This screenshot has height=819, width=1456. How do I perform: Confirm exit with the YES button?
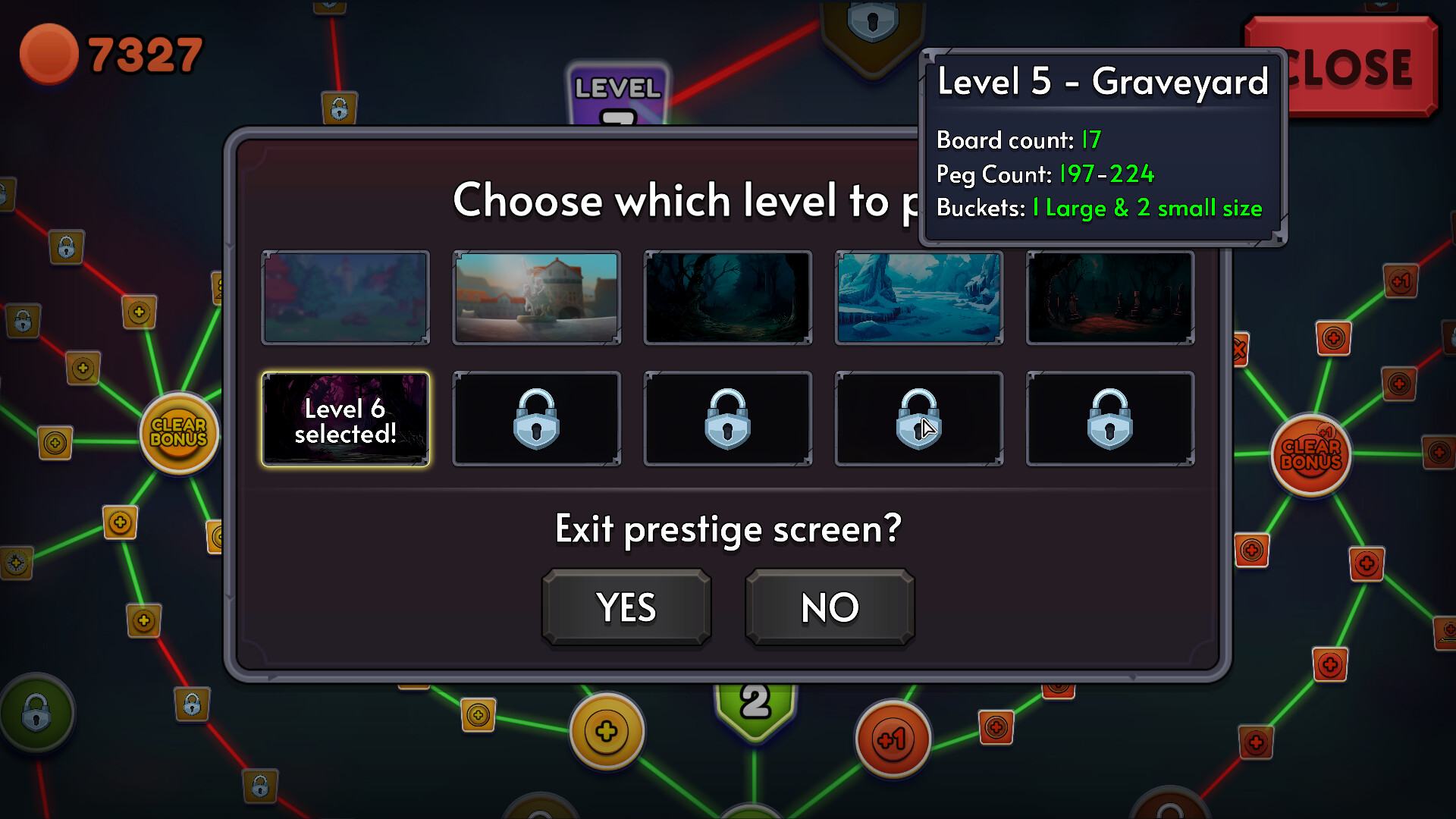coord(626,607)
